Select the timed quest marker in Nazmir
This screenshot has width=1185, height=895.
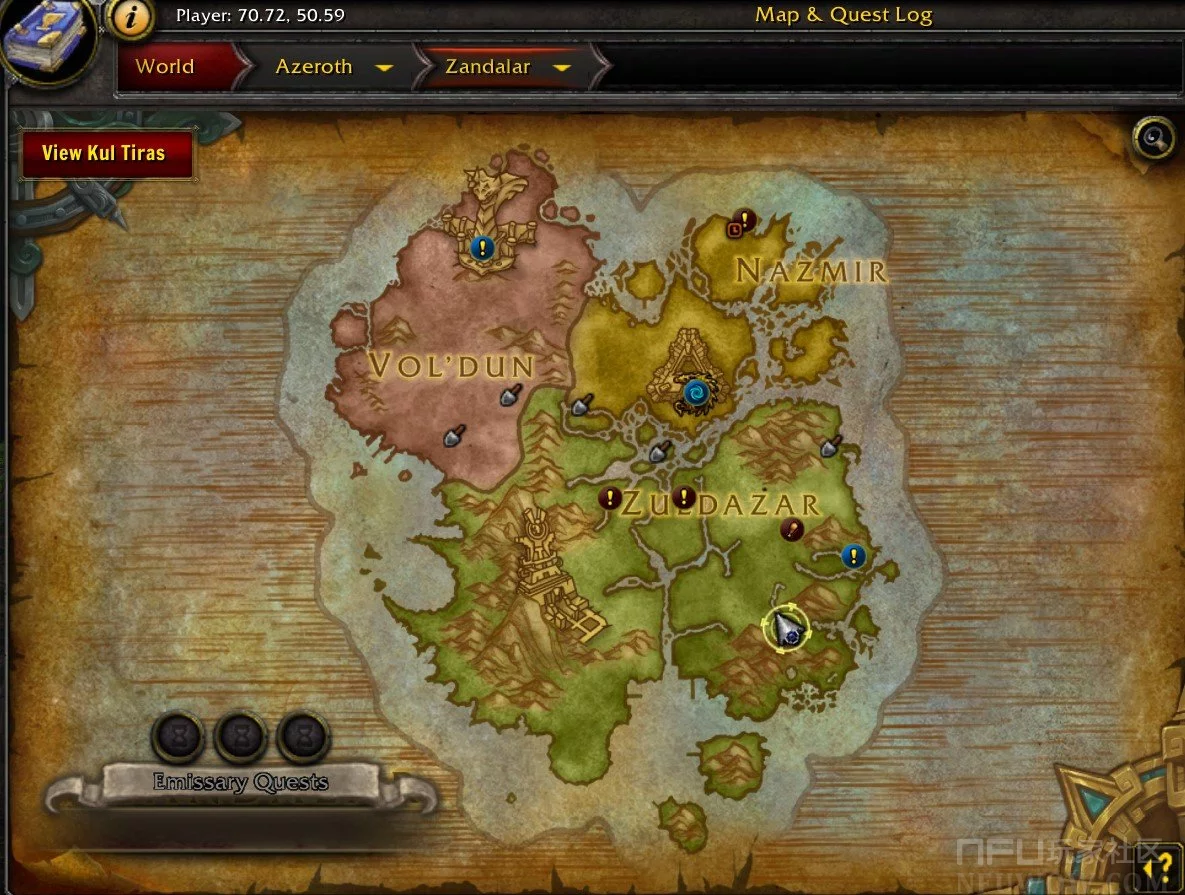pos(741,222)
